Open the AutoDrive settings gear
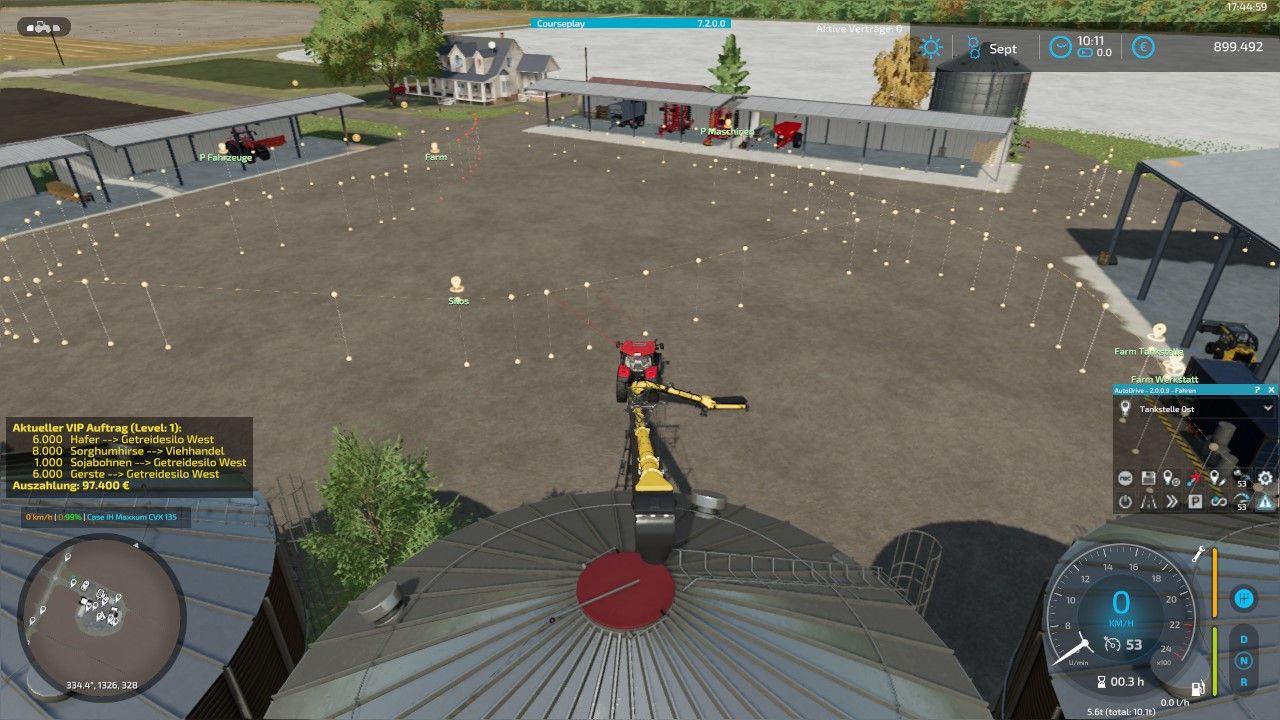 coord(1264,477)
